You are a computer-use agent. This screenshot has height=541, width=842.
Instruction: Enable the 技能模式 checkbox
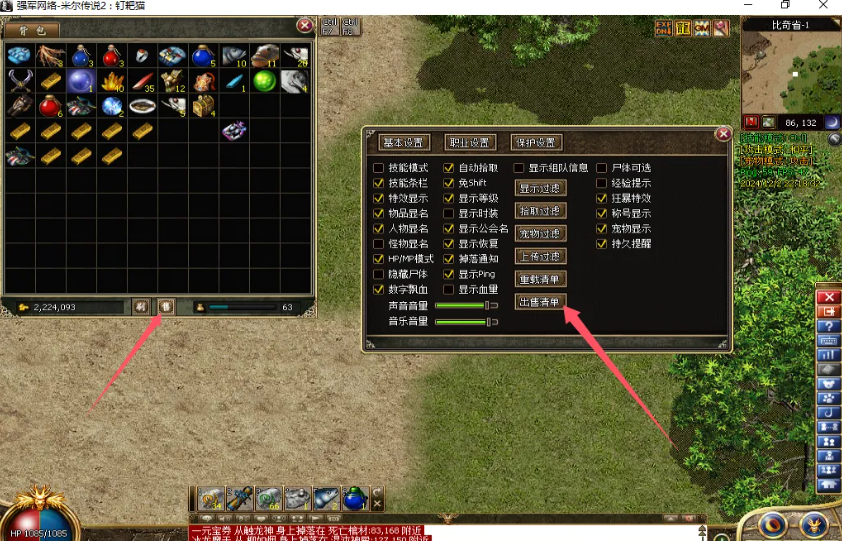378,168
